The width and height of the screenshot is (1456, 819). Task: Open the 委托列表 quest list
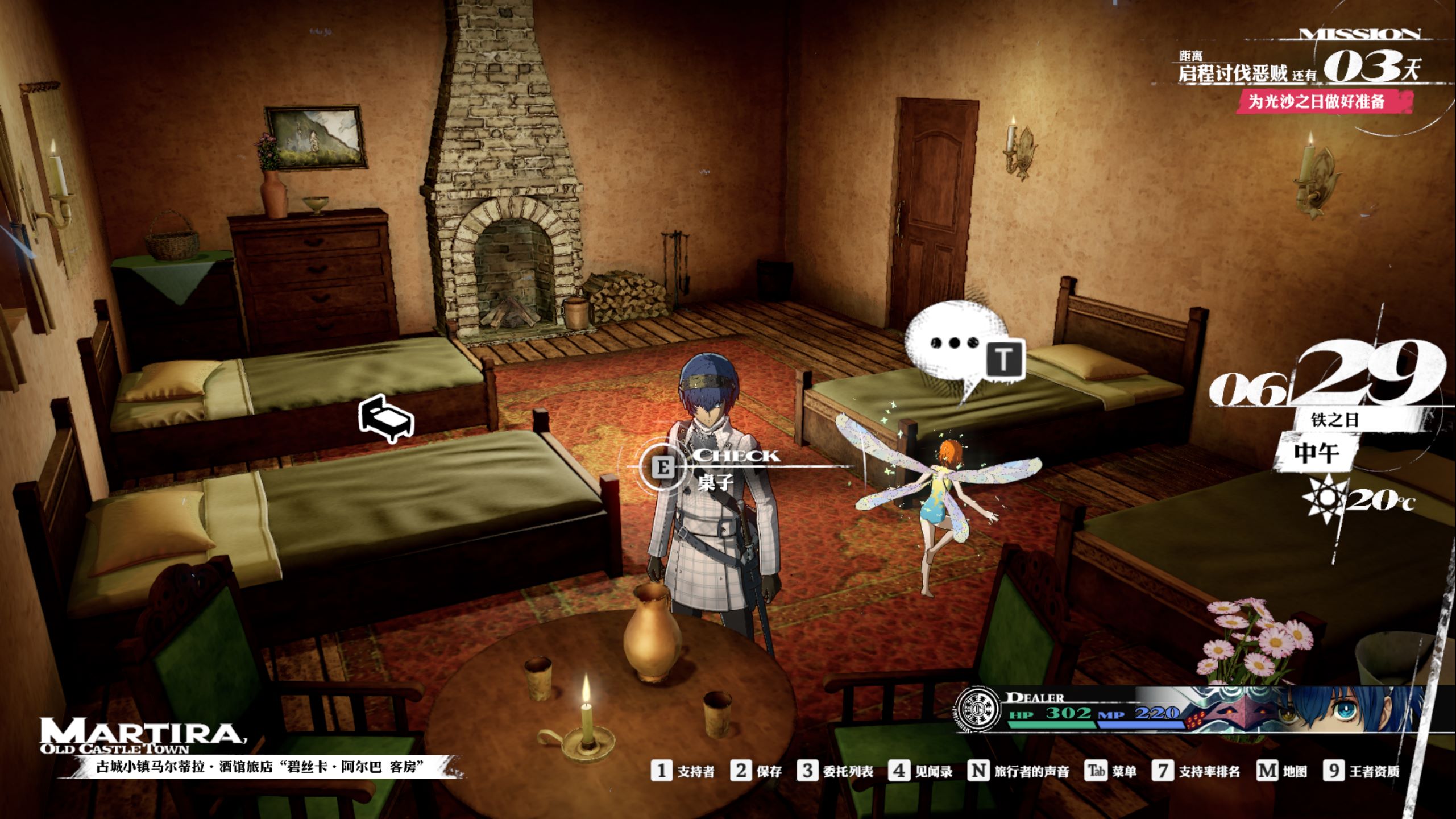835,771
